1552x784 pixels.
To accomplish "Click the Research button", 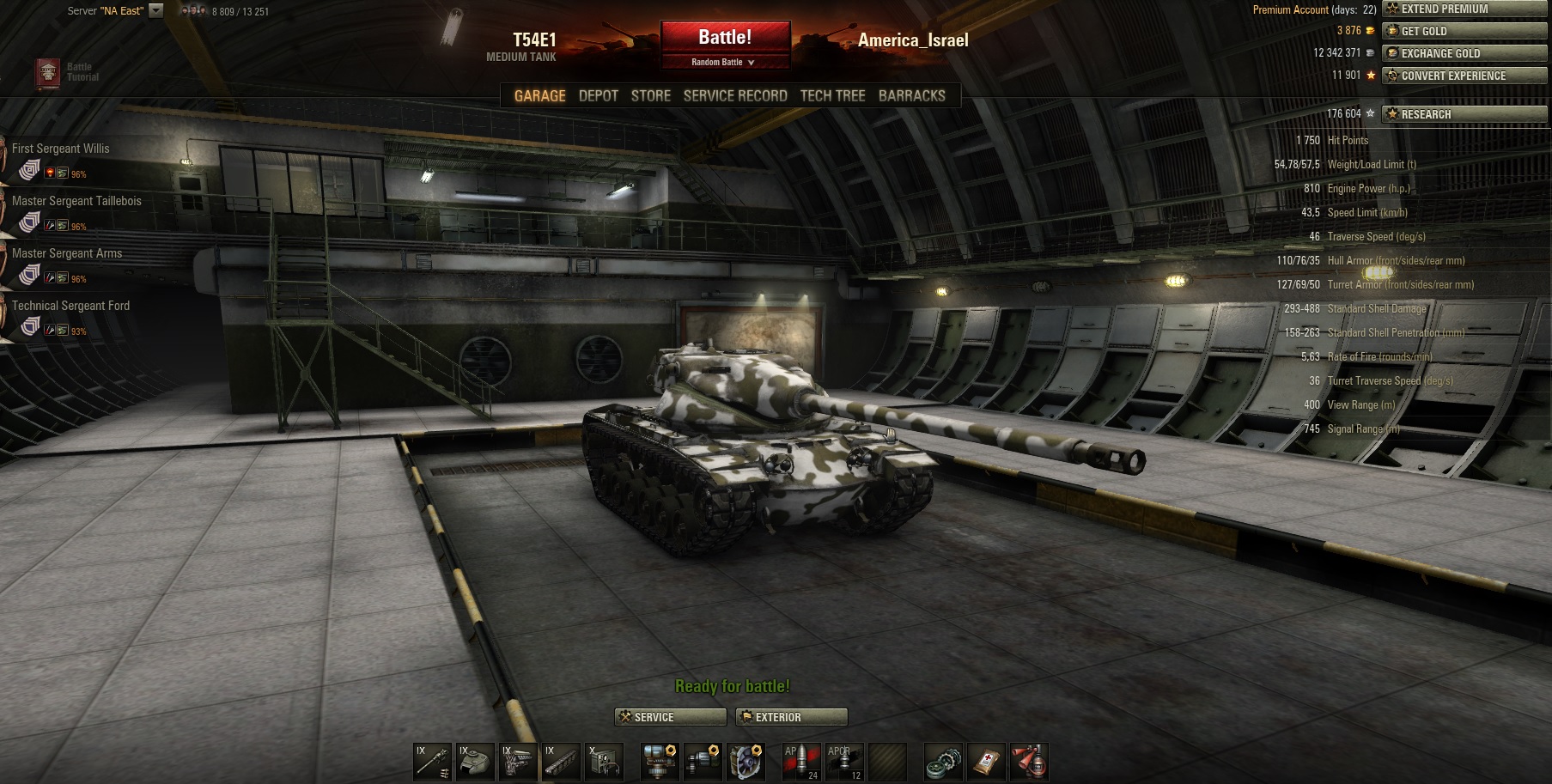I will pyautogui.click(x=1464, y=114).
